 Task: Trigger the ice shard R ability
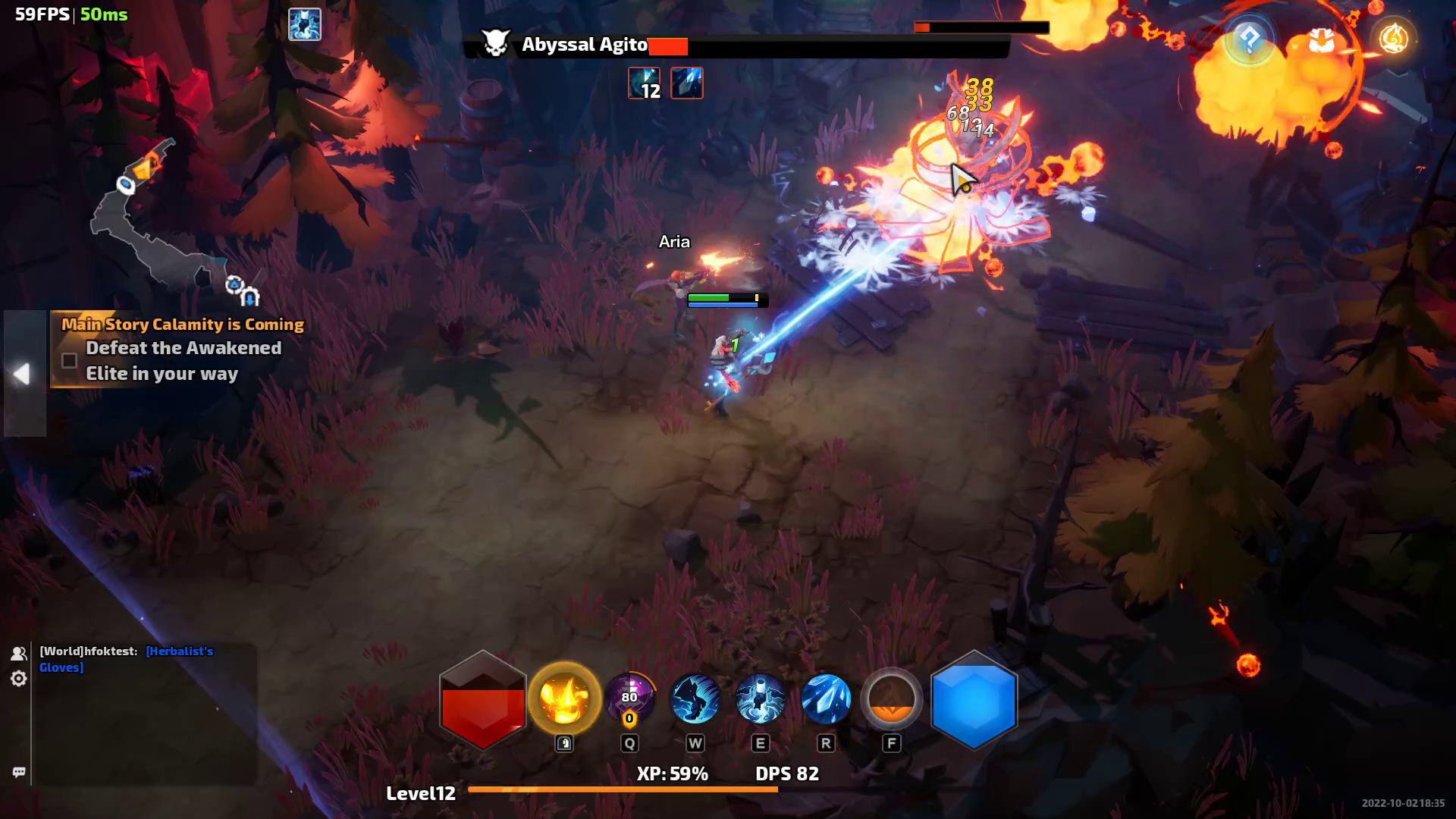click(x=826, y=698)
